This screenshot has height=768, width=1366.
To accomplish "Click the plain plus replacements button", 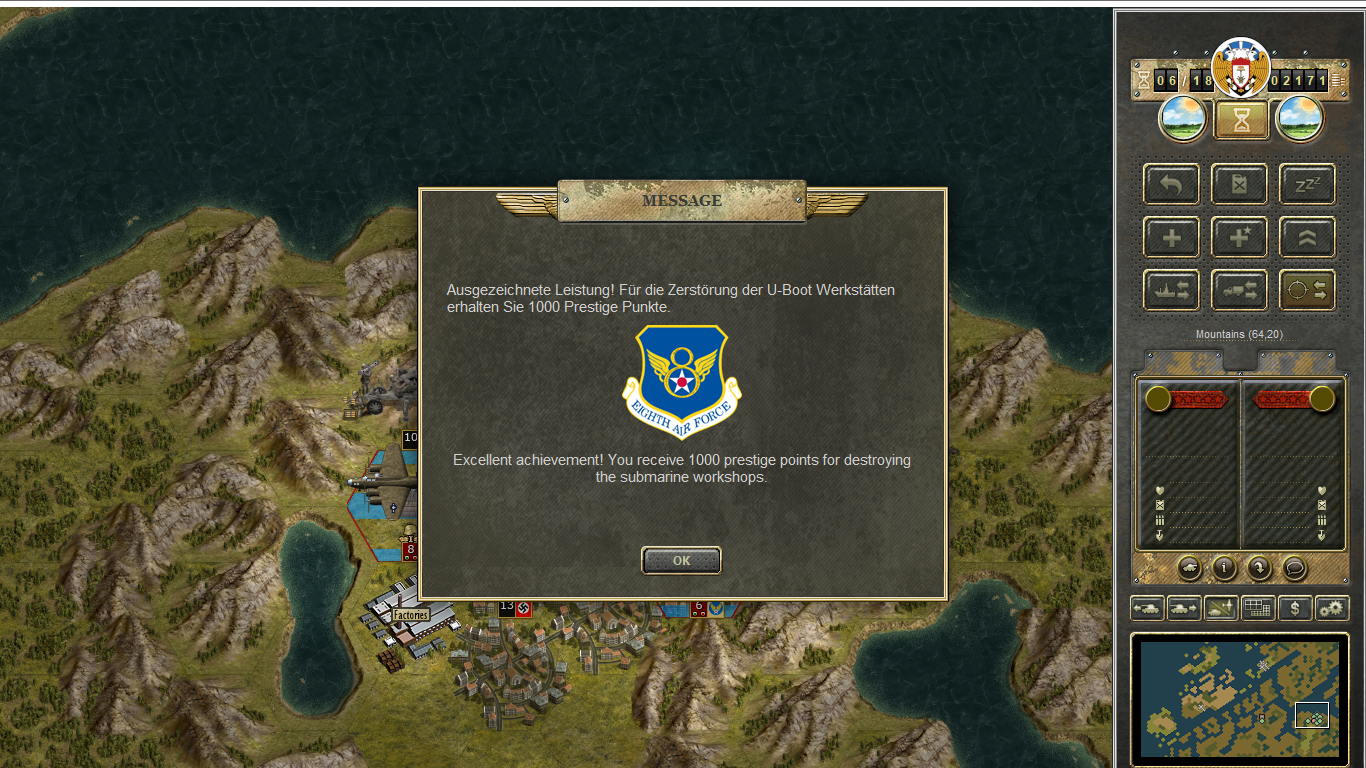I will (1171, 237).
